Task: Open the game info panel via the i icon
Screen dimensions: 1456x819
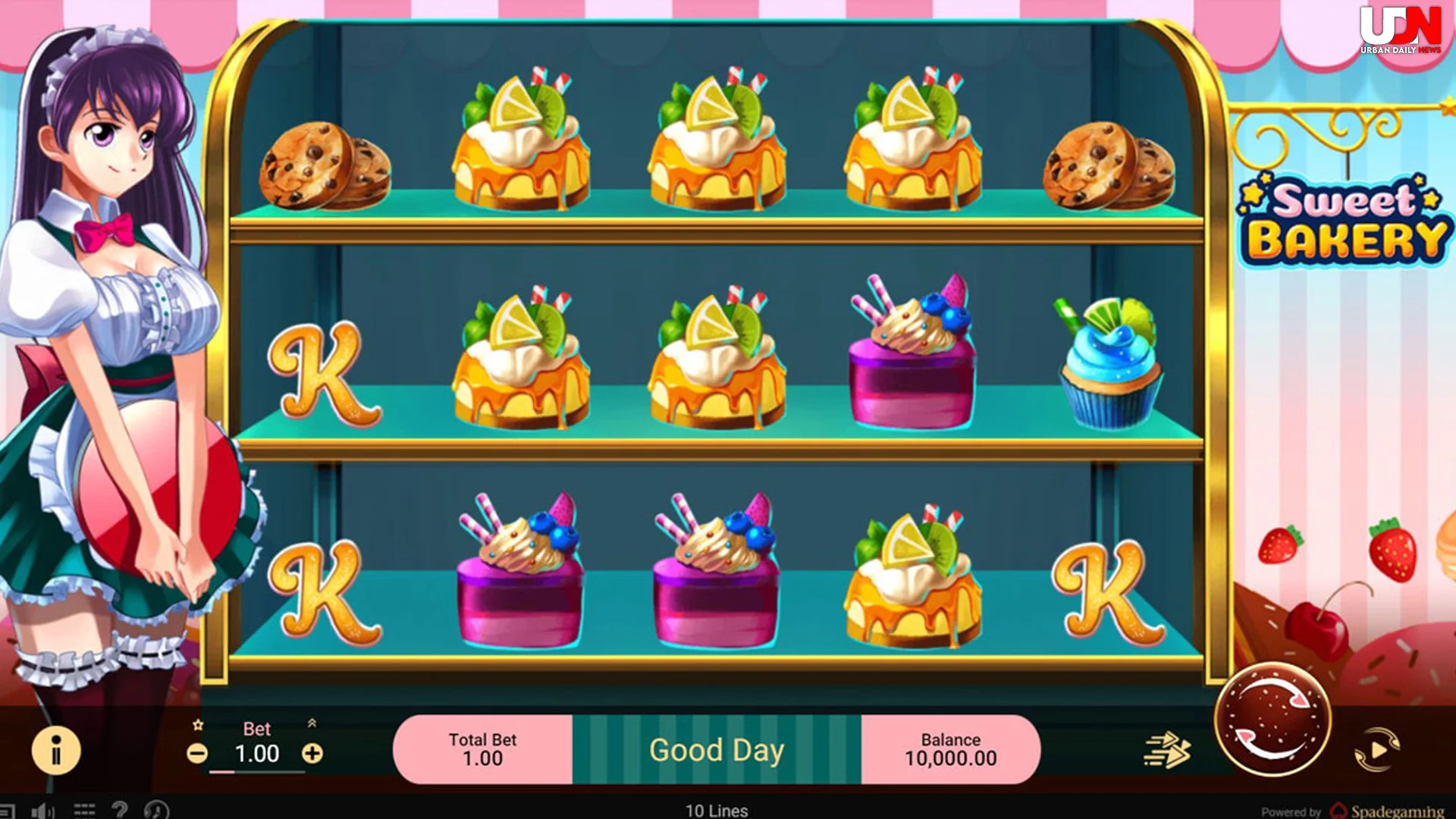Action: coord(55,750)
